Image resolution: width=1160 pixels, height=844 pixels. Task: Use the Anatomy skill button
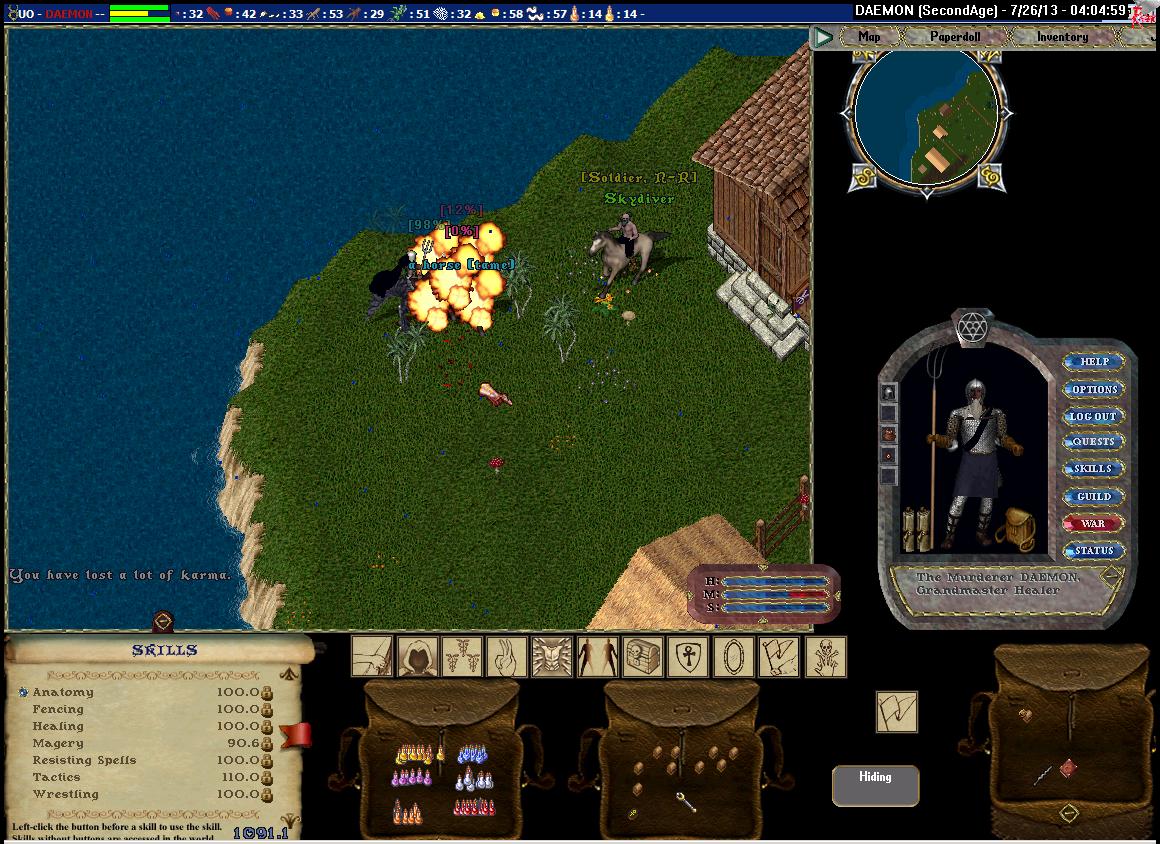coord(23,692)
